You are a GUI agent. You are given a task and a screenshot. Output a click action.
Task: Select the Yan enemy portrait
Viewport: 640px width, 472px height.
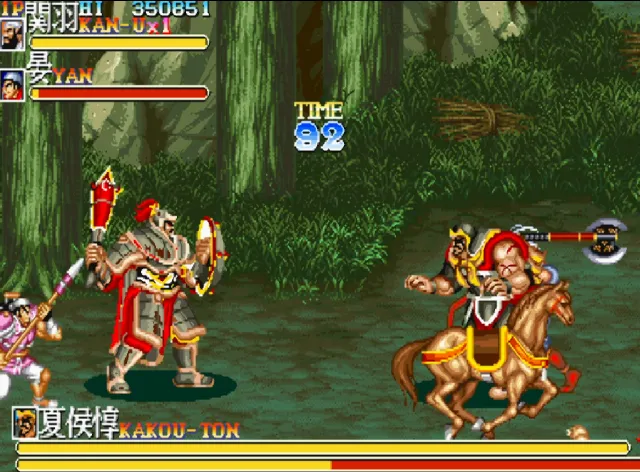[13, 85]
